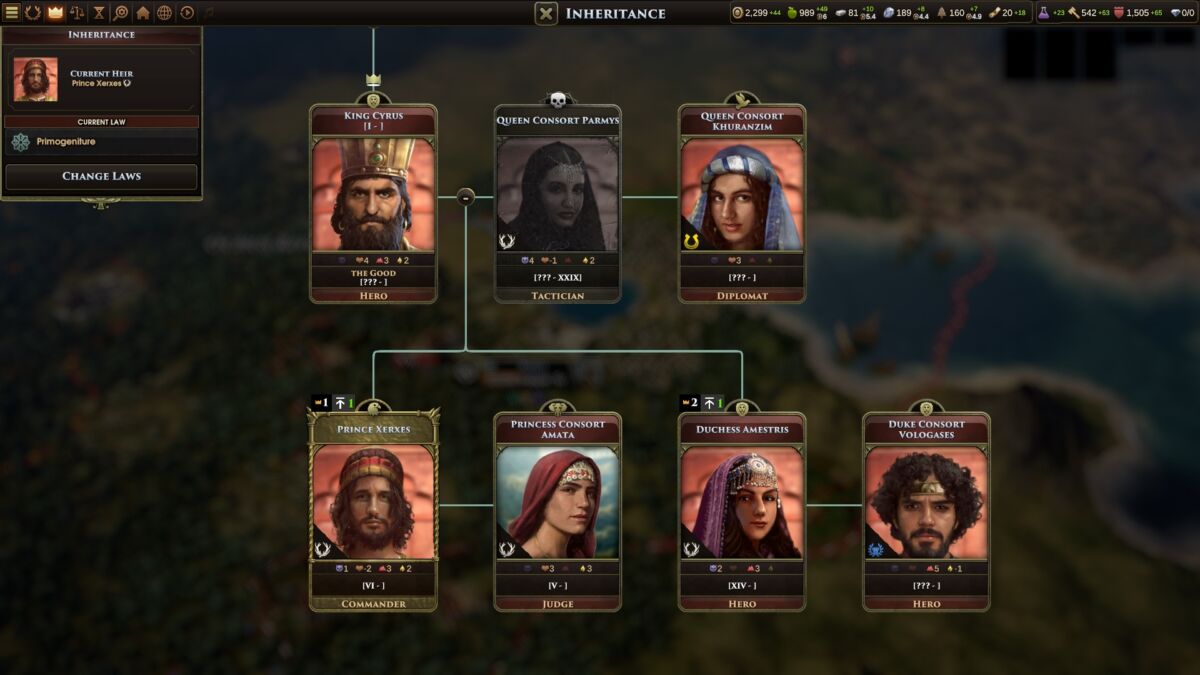Collapse the family tree branch with minus button
The image size is (1200, 675).
(465, 197)
